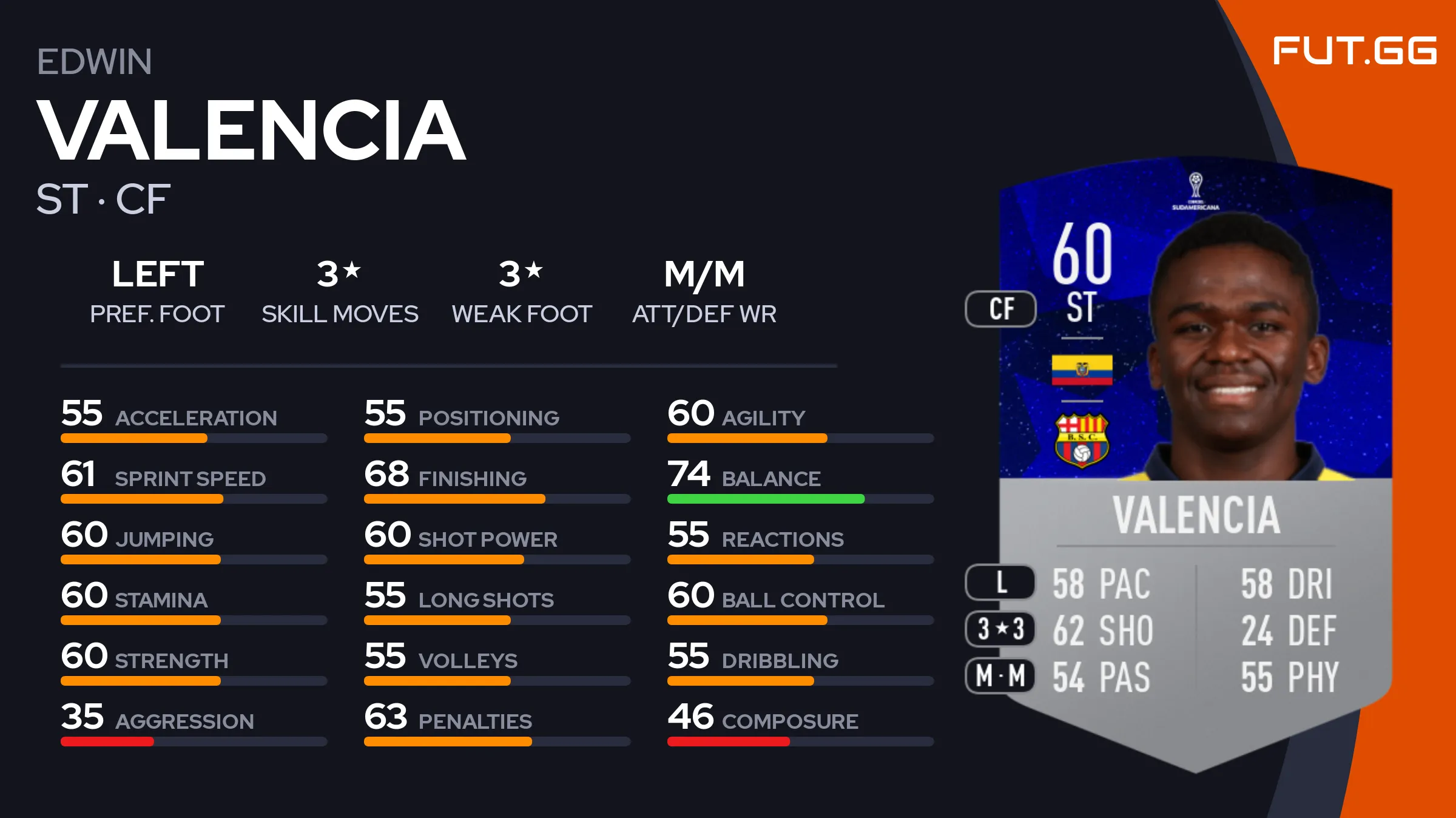The width and height of the screenshot is (1456, 818).
Task: Open the FUT.GG logo link
Action: (1354, 50)
